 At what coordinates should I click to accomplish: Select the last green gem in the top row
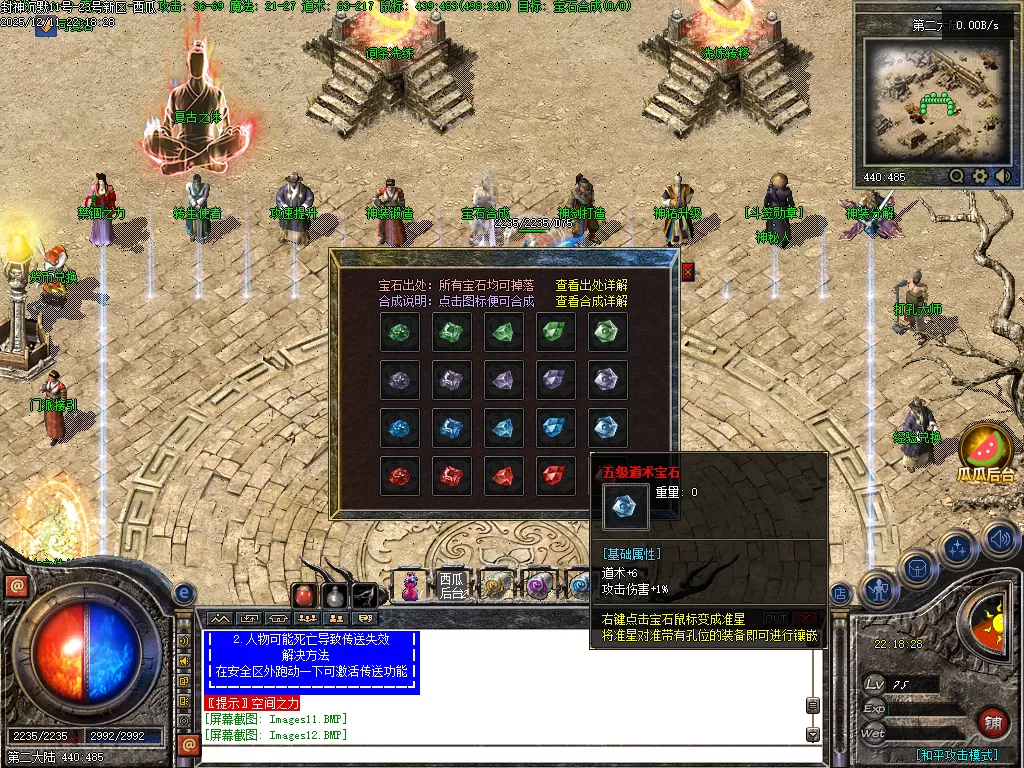coord(608,332)
